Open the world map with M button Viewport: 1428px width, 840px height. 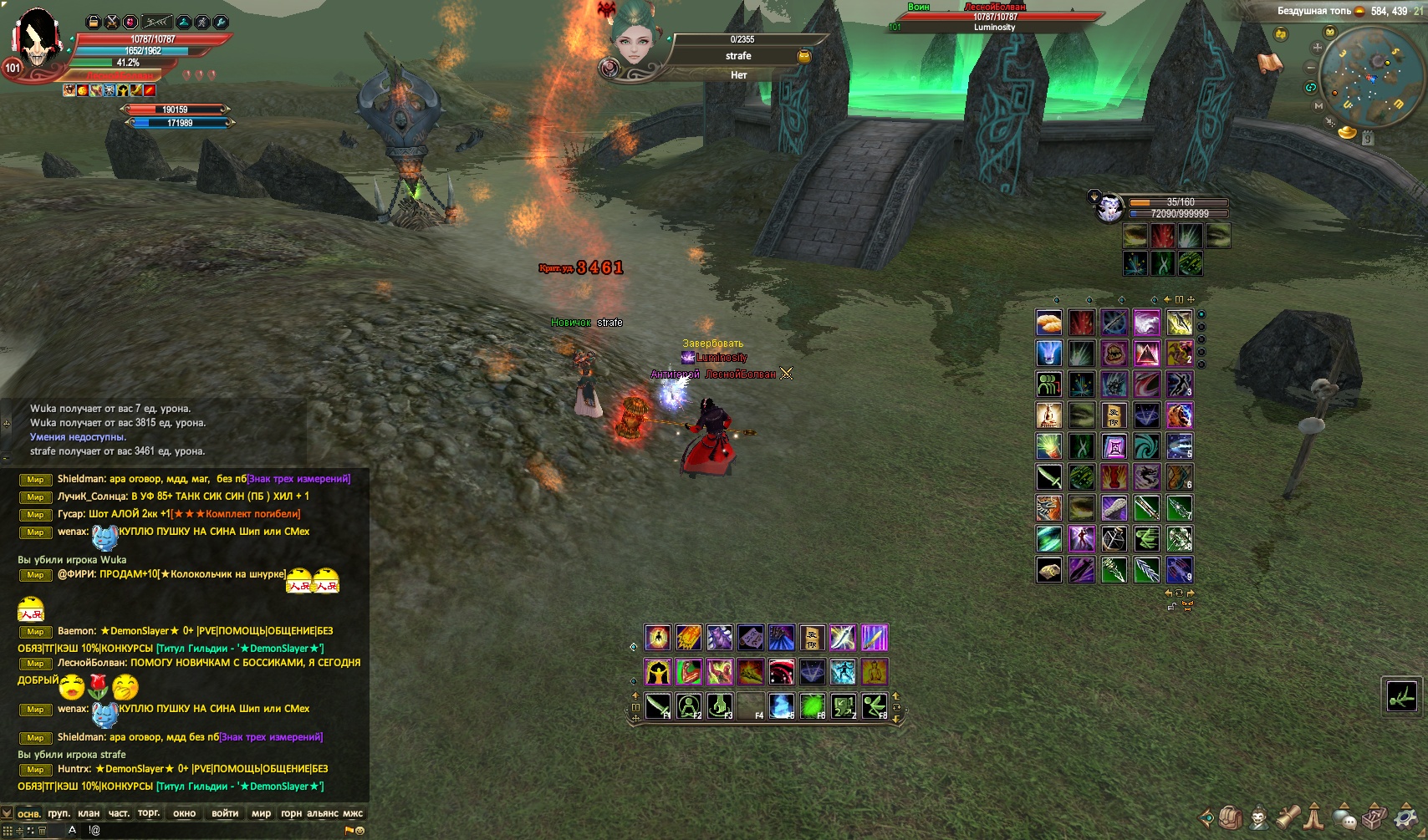(x=1318, y=106)
